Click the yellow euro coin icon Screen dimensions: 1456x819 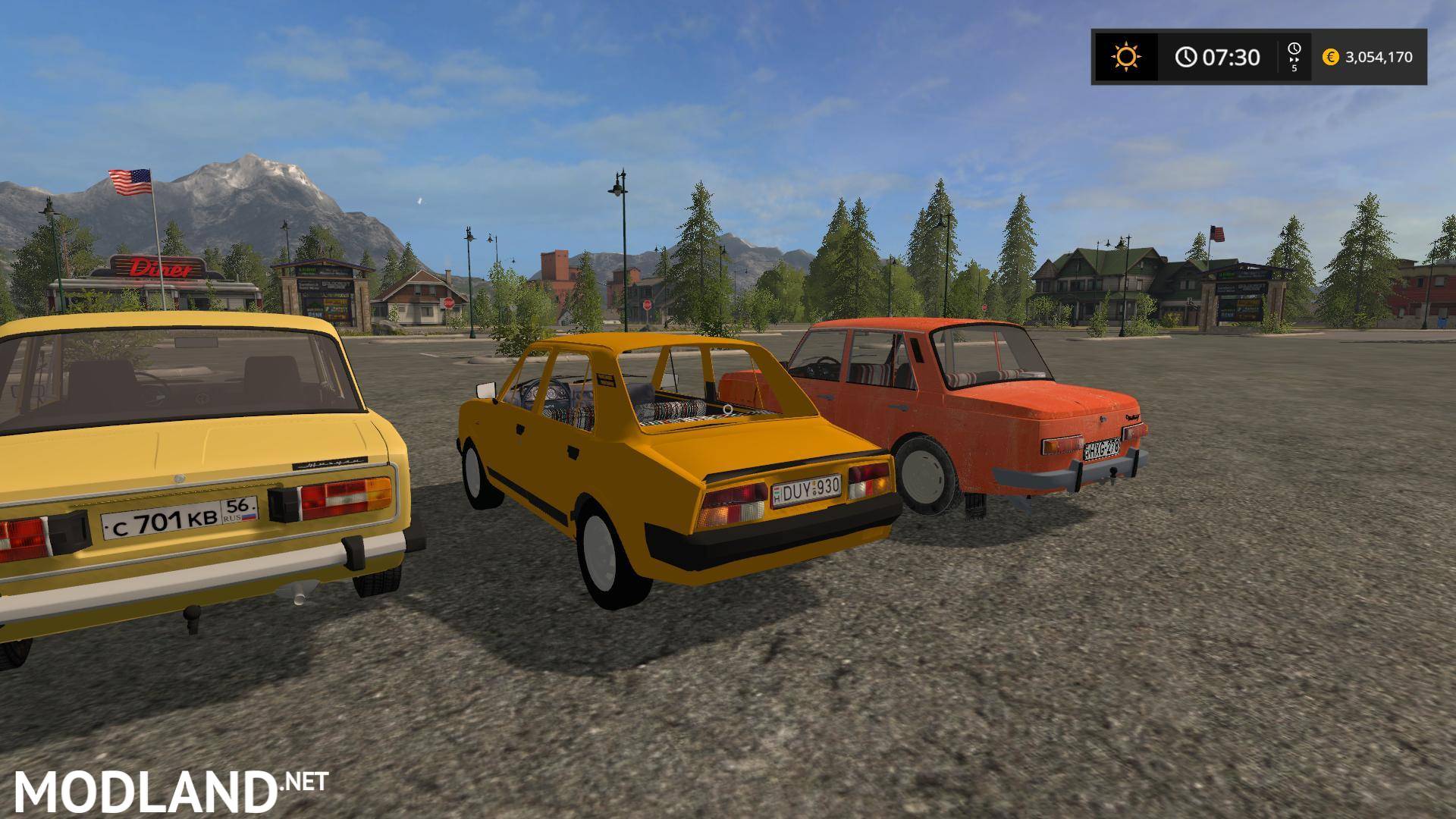tap(1329, 58)
